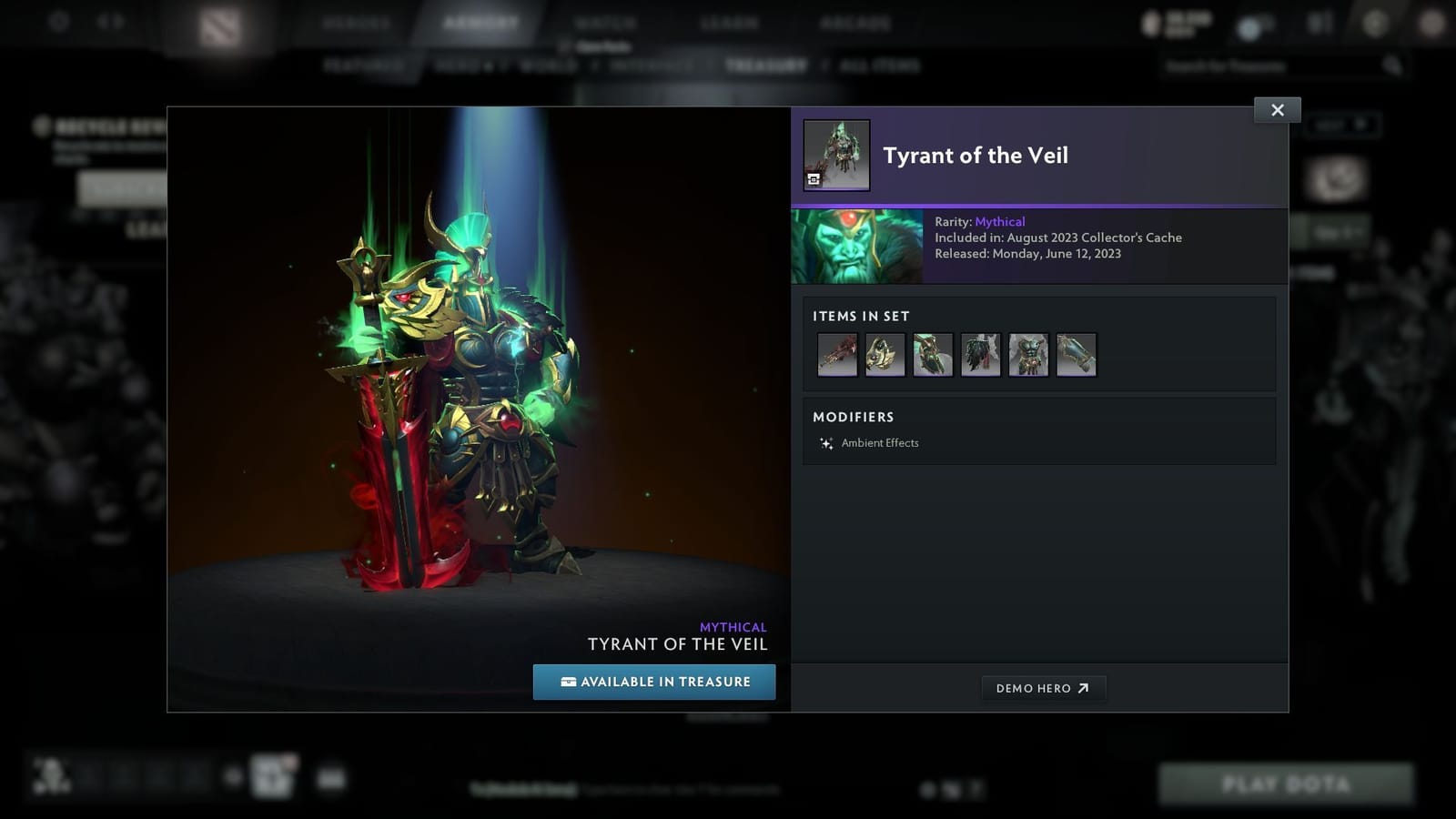This screenshot has width=1456, height=819.
Task: Click the AVAILABLE IN TREASURE button
Action: (x=654, y=682)
